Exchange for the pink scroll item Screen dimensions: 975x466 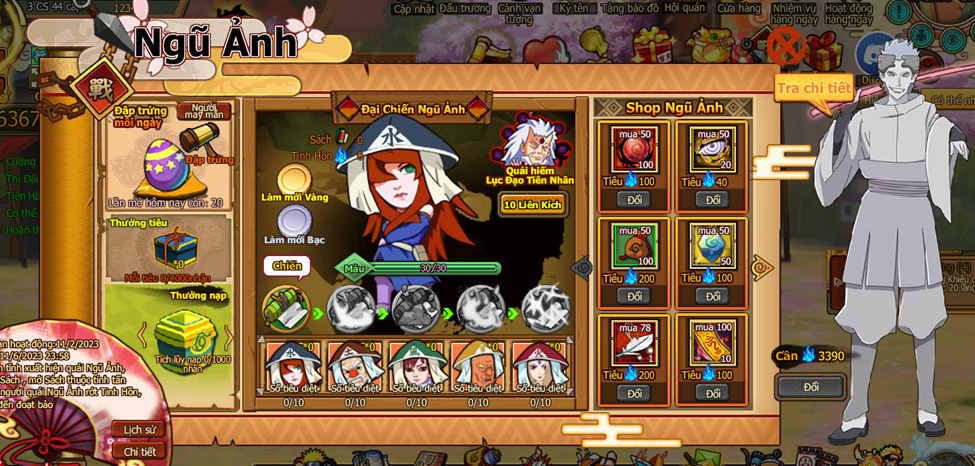point(712,393)
